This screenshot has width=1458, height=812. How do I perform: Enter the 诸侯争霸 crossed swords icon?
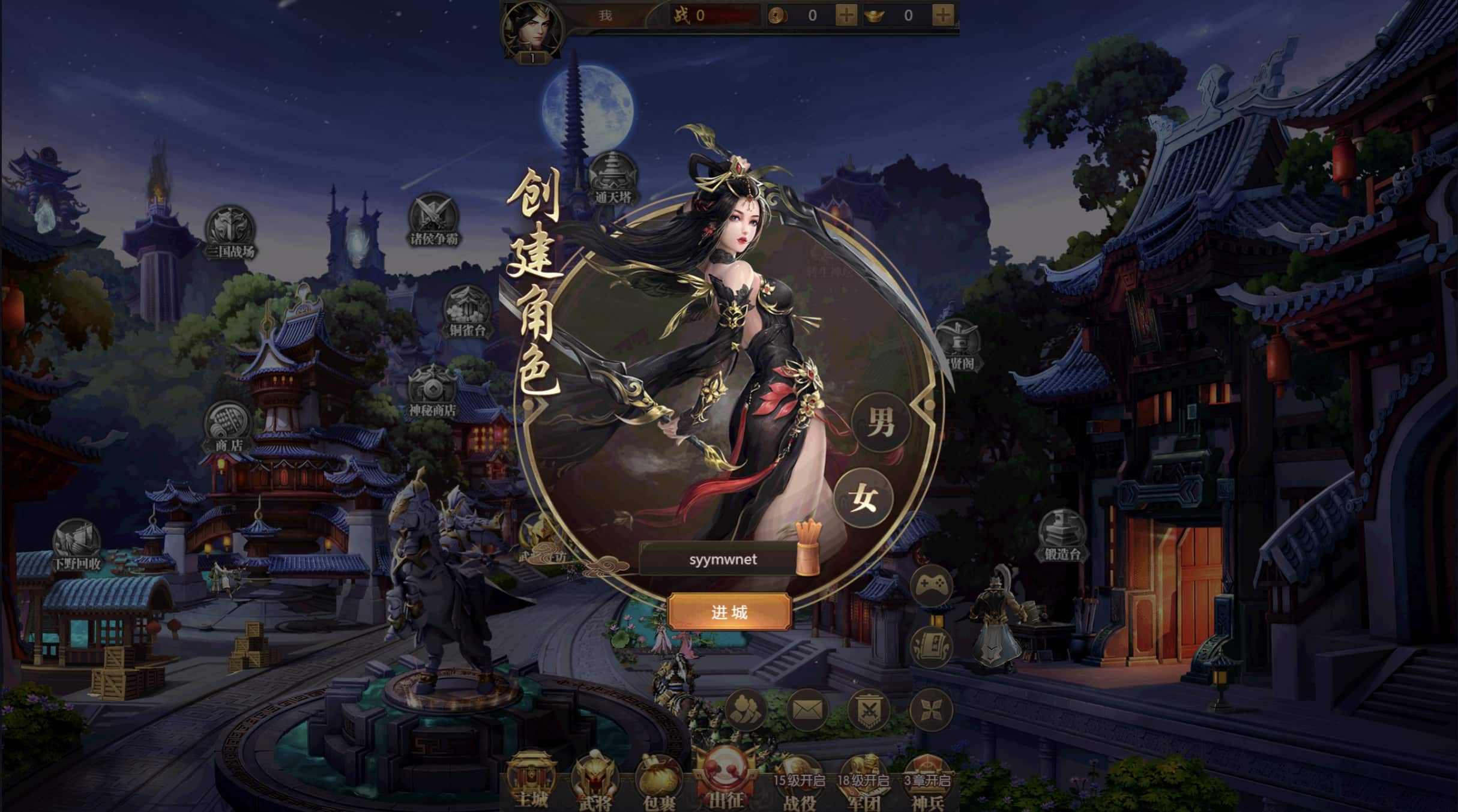(433, 219)
